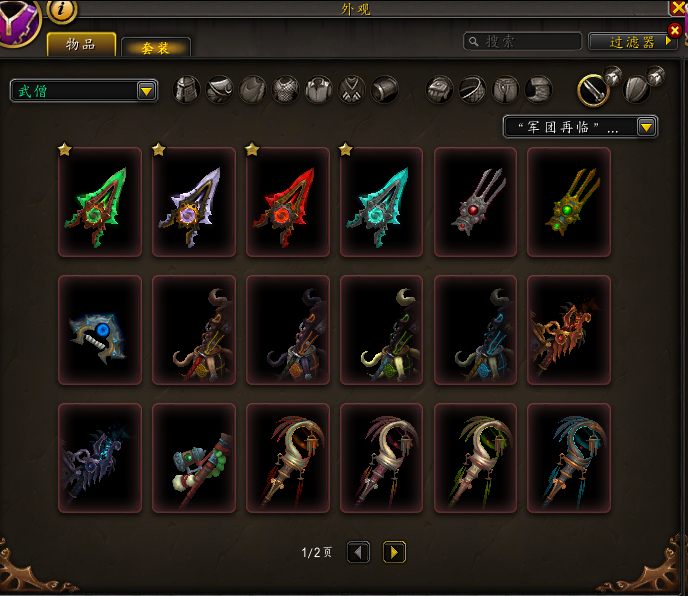Select the gloves slot filter icon
Image resolution: width=688 pixels, height=596 pixels.
tap(440, 90)
